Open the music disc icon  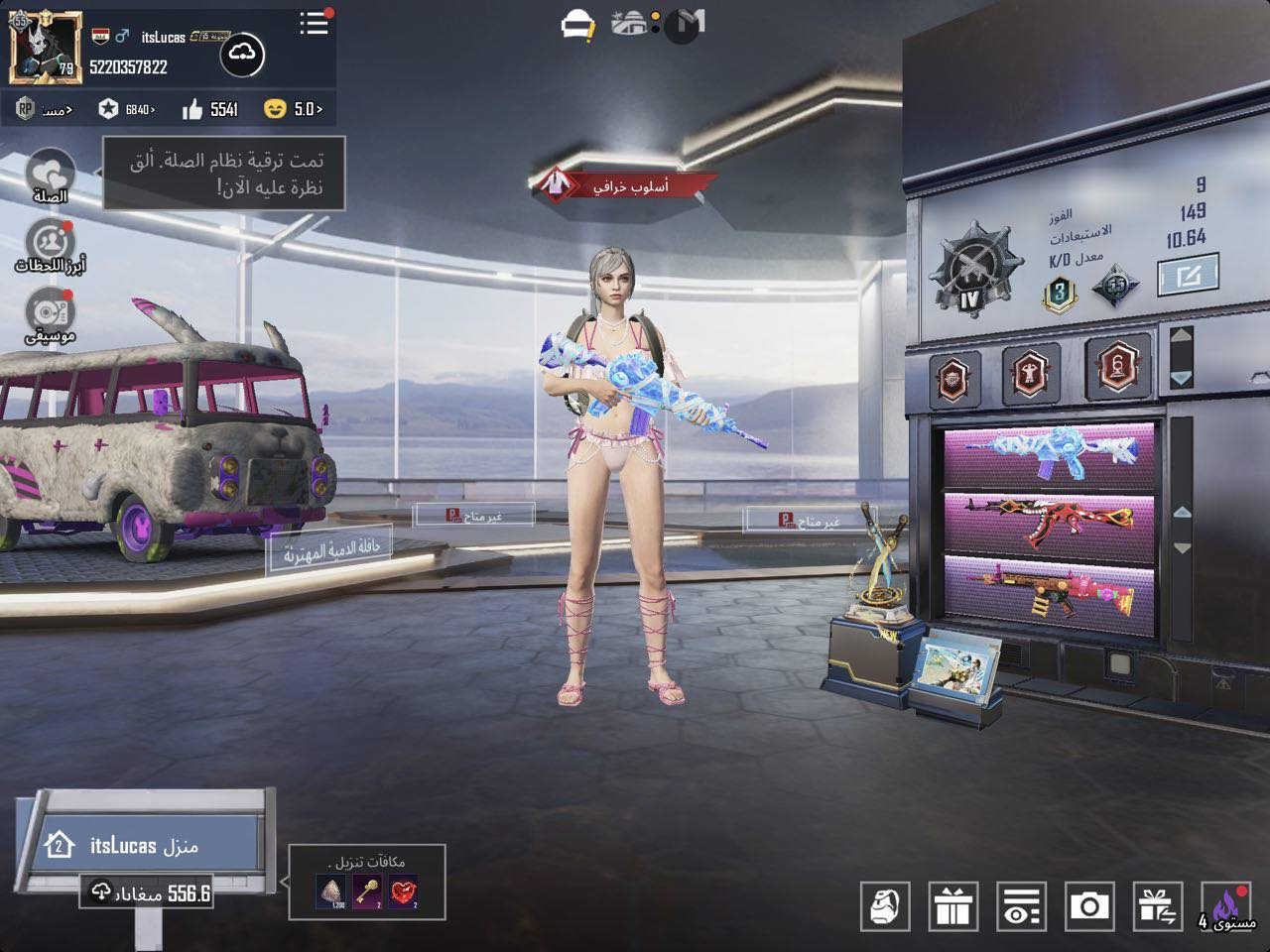(50, 311)
